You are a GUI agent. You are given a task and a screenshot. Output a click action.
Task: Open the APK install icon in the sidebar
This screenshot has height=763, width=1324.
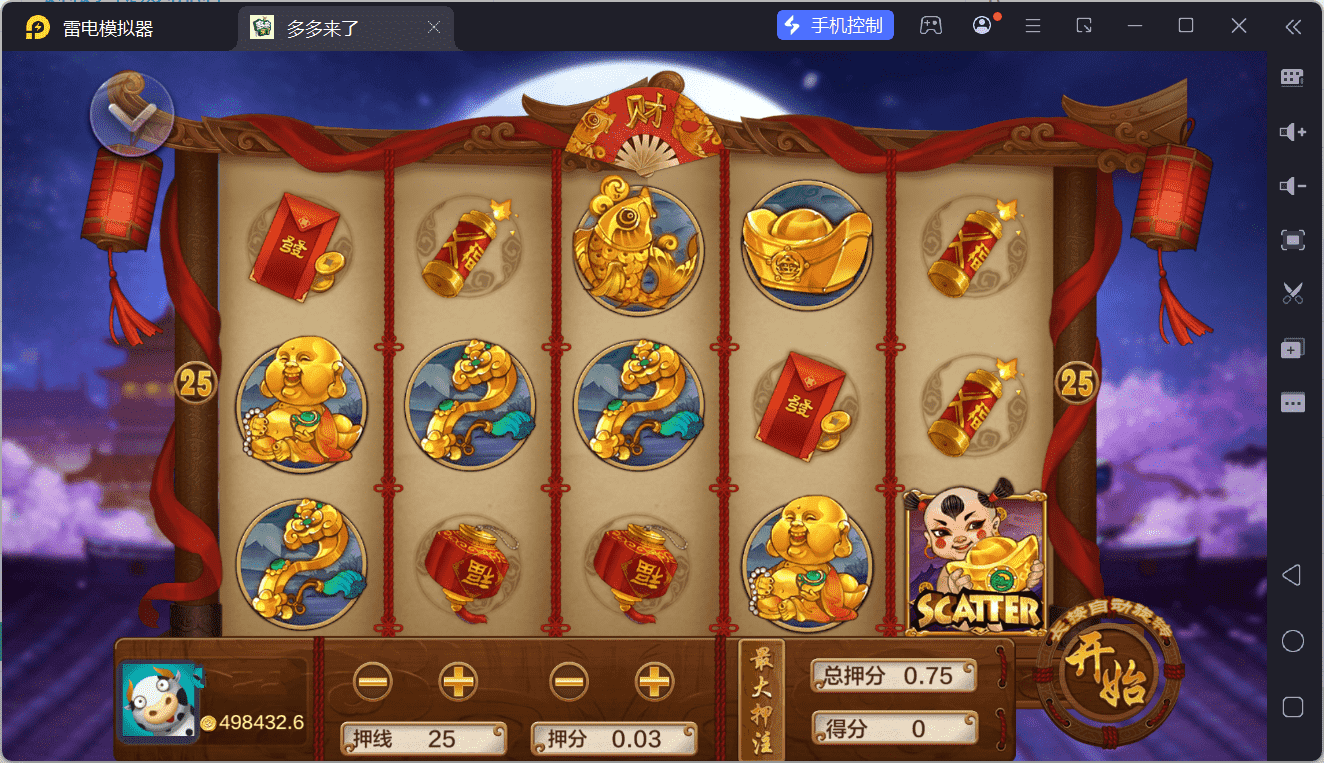pyautogui.click(x=1293, y=347)
